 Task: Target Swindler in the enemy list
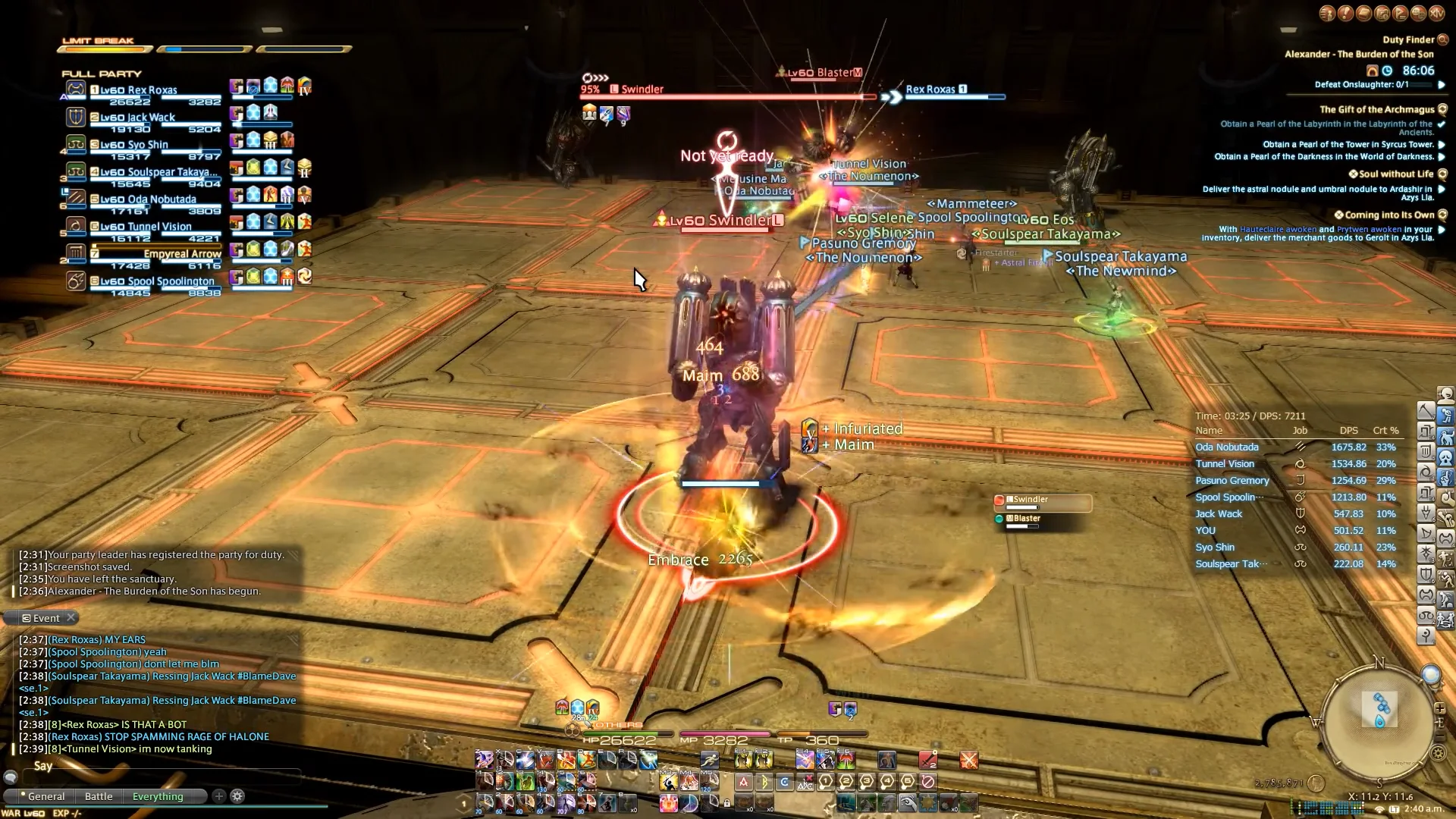[1043, 501]
